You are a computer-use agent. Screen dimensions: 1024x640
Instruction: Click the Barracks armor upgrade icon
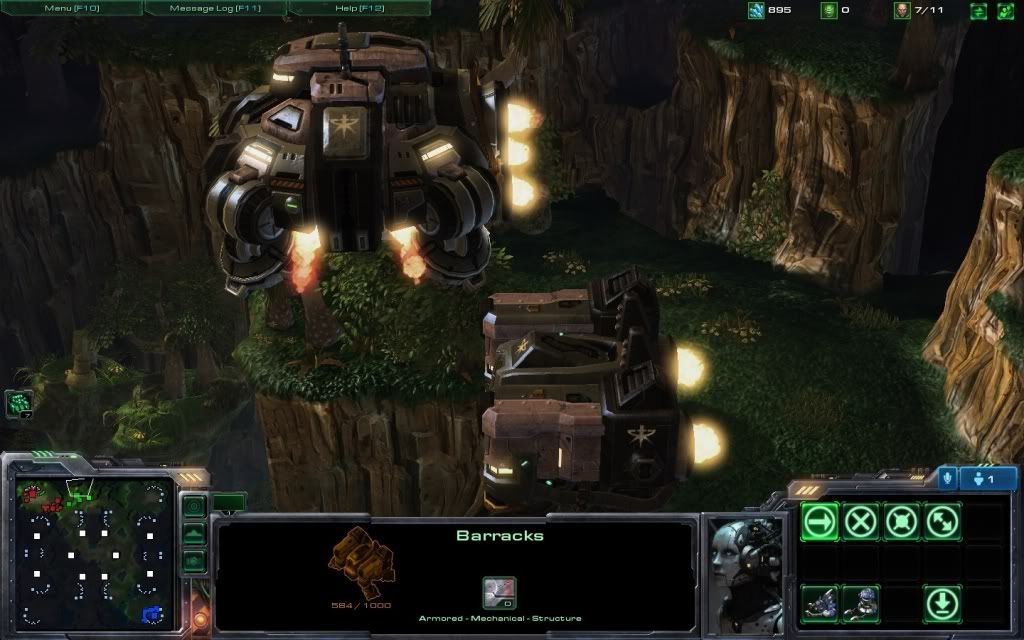499,592
